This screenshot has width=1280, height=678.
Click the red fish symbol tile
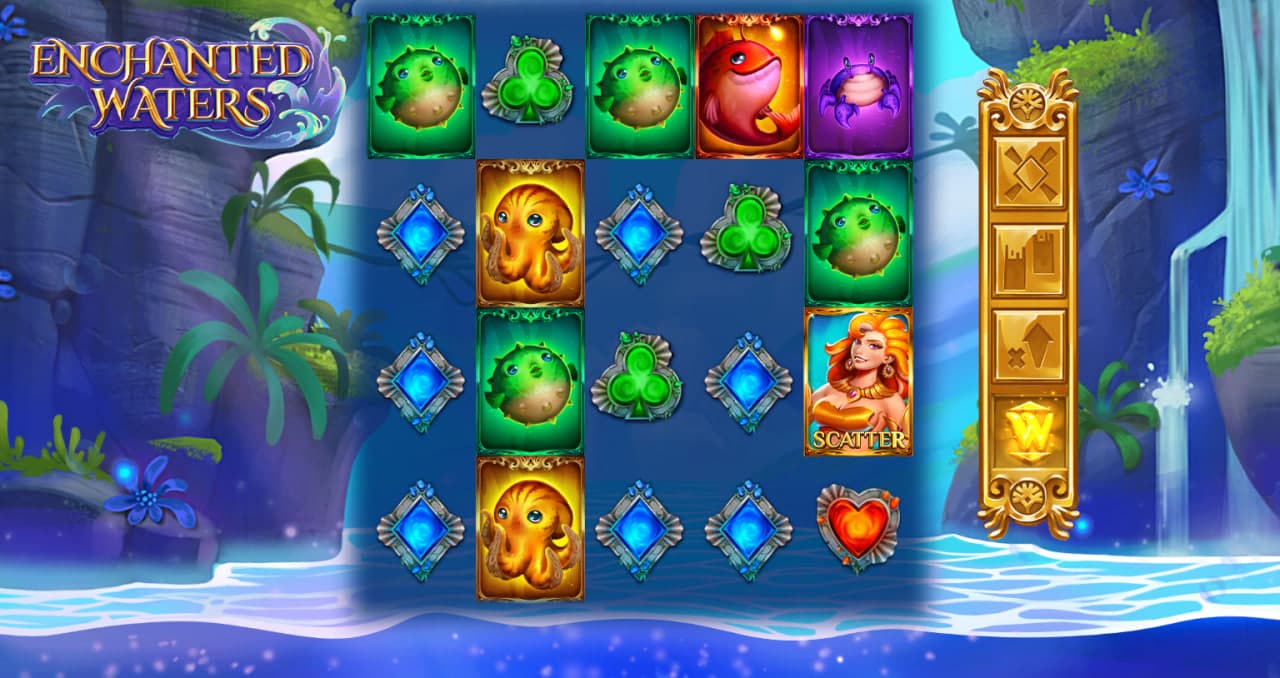pos(749,86)
